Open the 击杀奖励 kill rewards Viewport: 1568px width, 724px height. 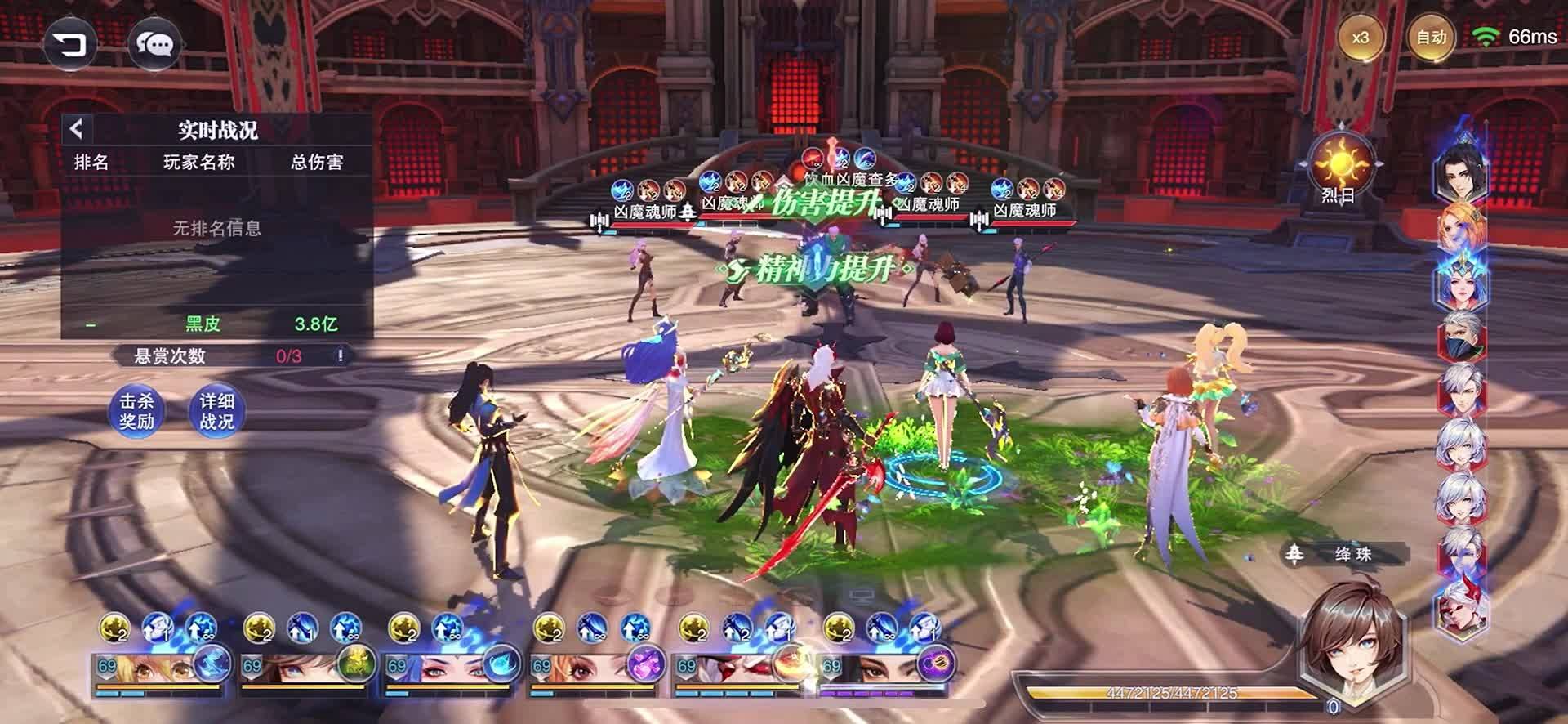(x=136, y=411)
